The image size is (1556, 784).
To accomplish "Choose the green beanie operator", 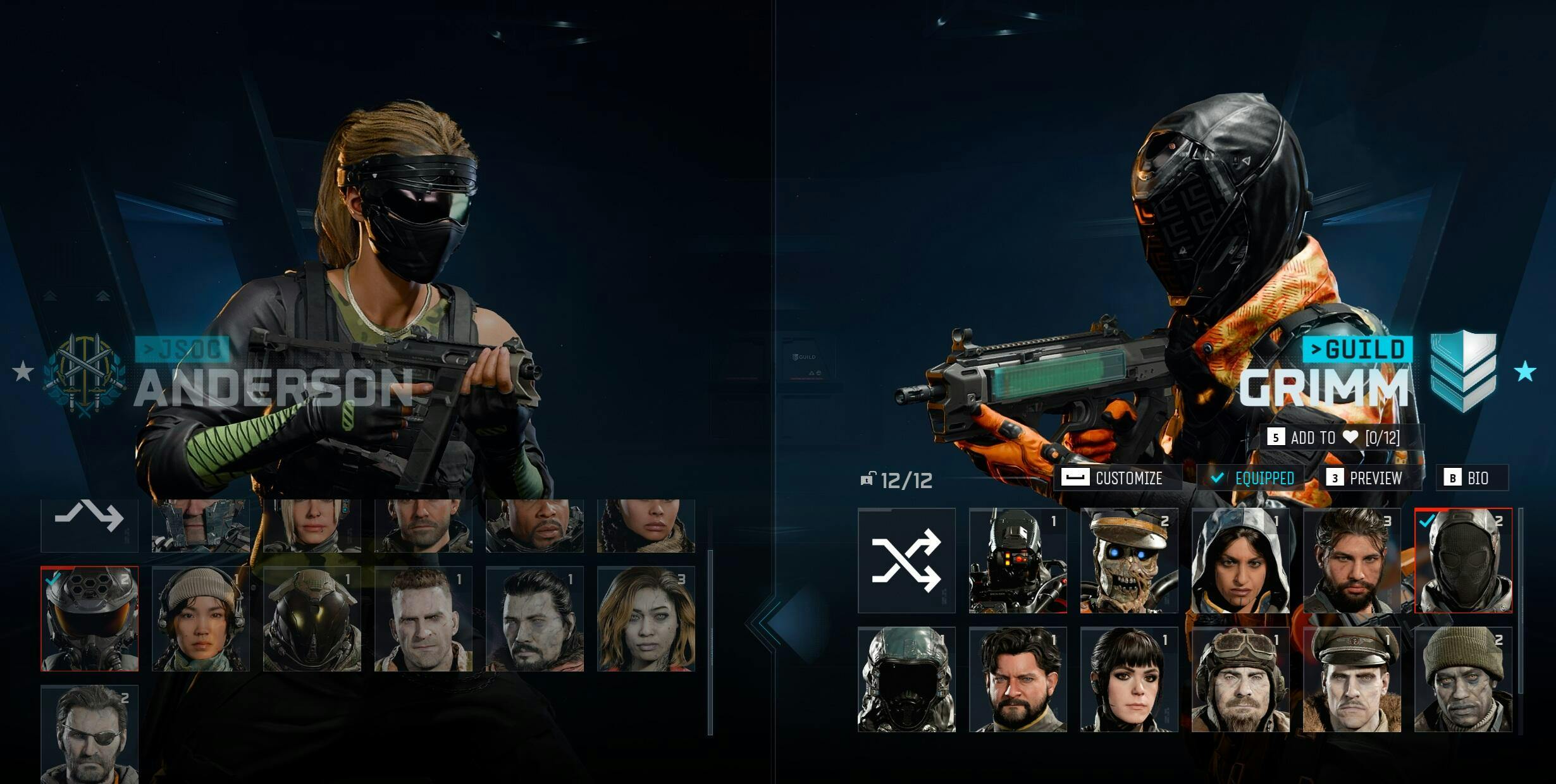I will pos(1463,679).
